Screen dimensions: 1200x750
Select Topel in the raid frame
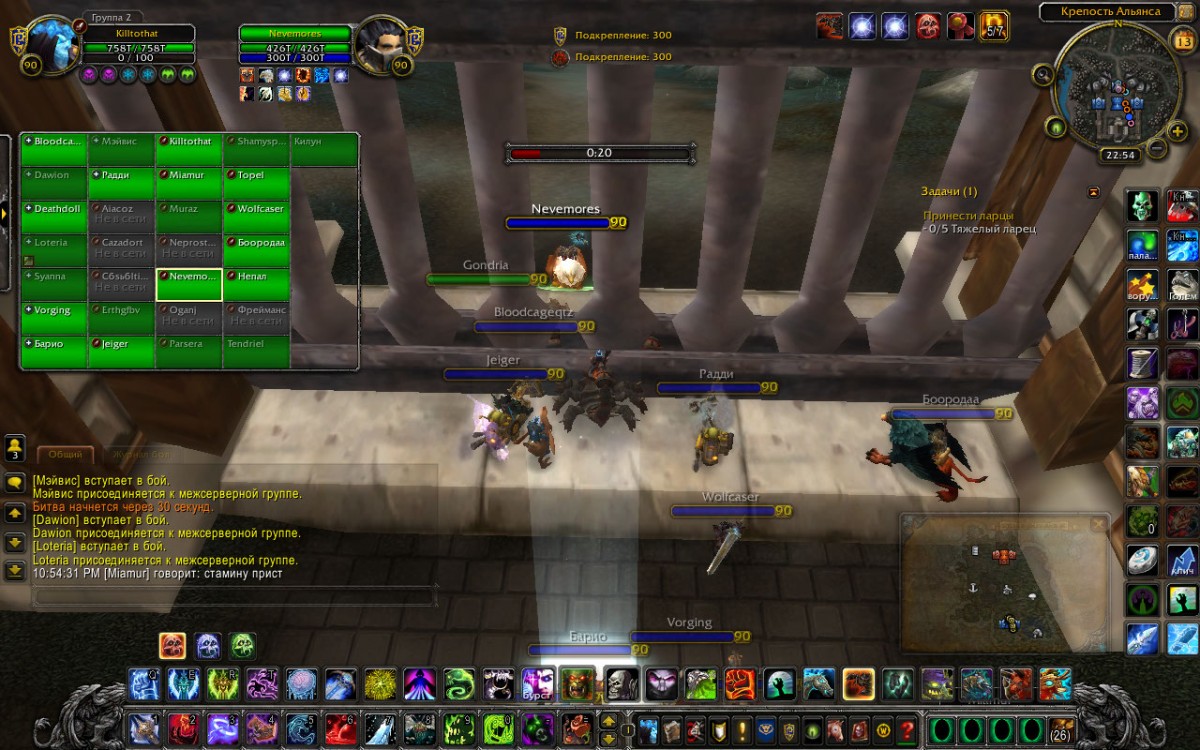click(x=257, y=175)
